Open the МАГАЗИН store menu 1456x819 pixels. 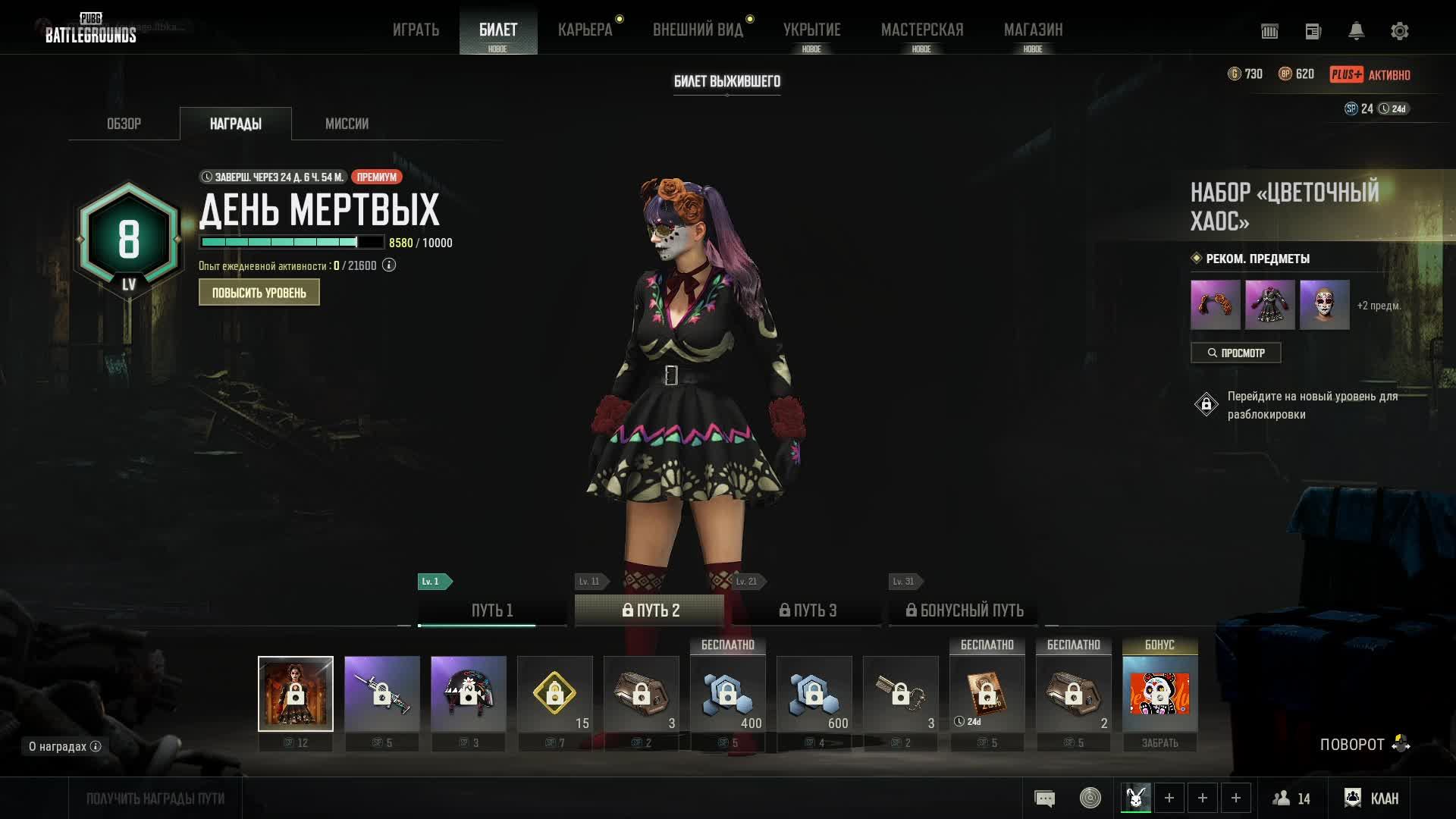pyautogui.click(x=1033, y=30)
